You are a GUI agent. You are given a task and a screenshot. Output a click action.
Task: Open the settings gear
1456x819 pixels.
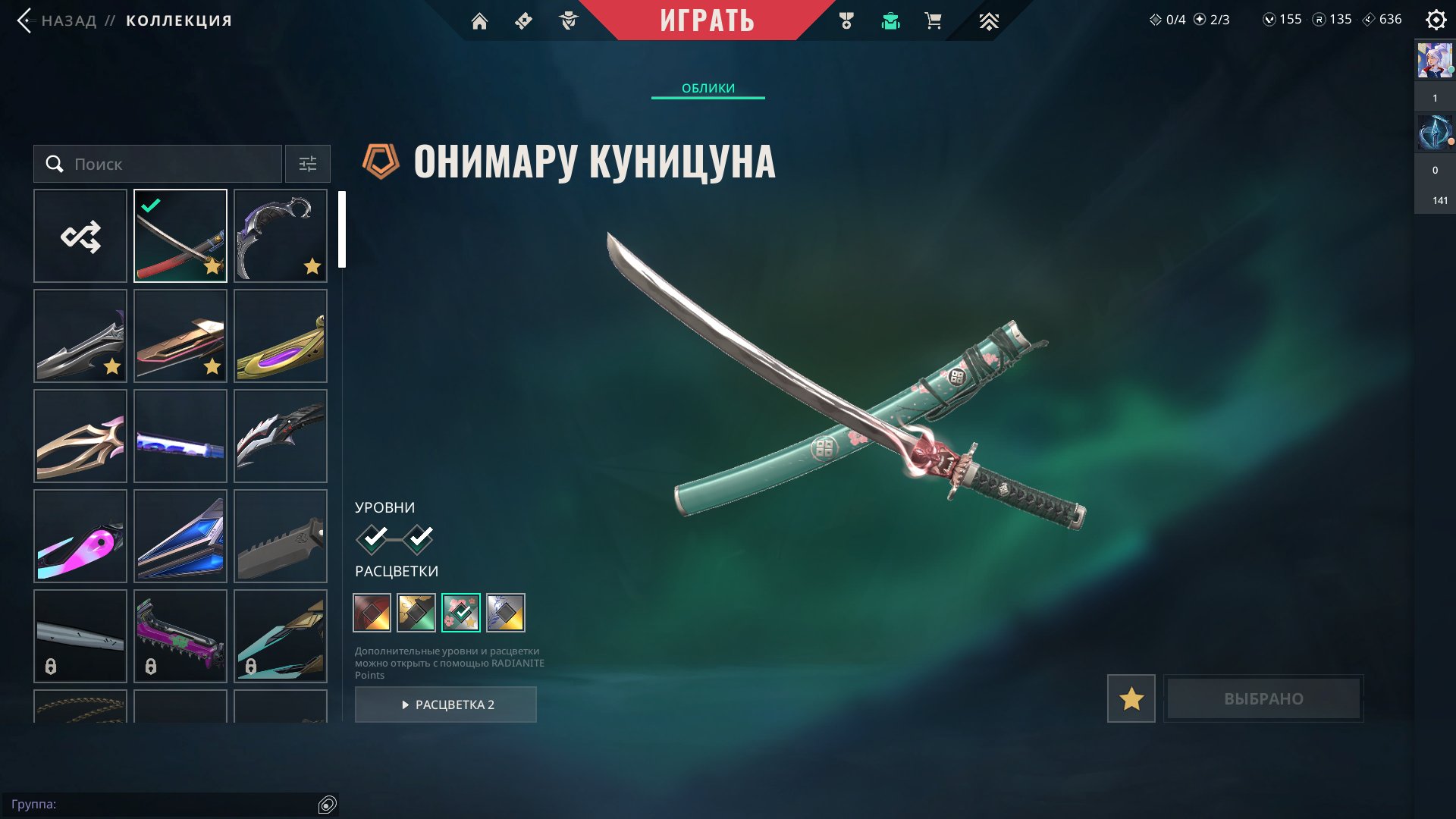[x=1436, y=20]
